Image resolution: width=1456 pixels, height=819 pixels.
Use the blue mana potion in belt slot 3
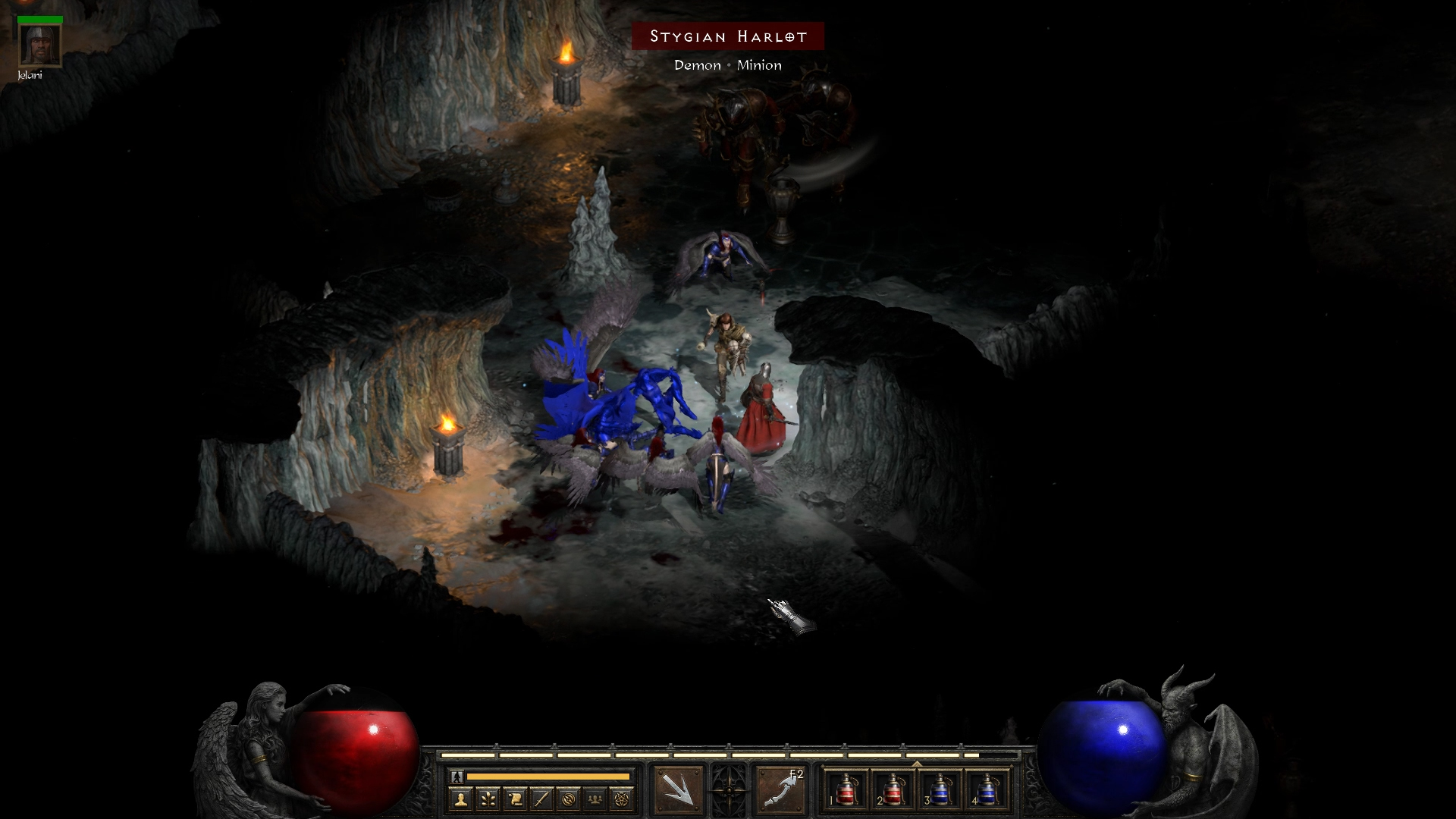click(x=940, y=790)
